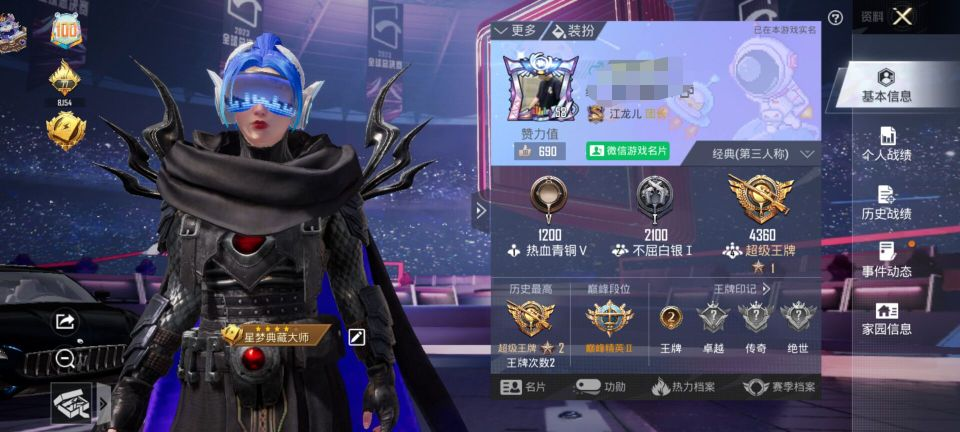The image size is (960, 432).
Task: Open the 个人战绩 tab
Action: click(886, 144)
